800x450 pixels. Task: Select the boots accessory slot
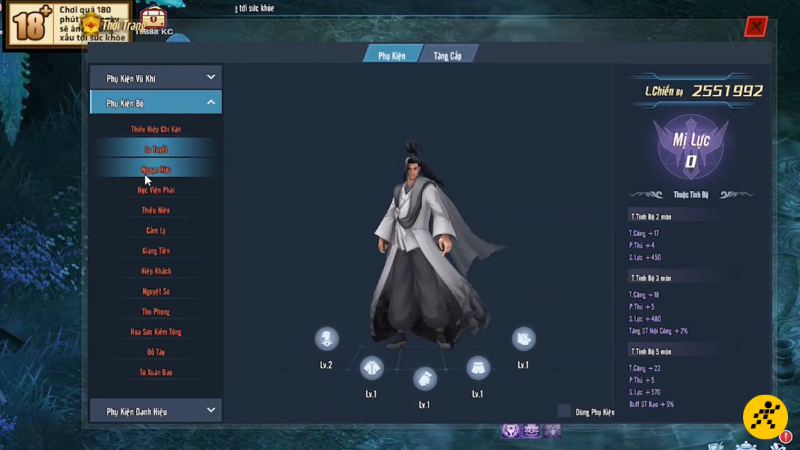tap(523, 339)
